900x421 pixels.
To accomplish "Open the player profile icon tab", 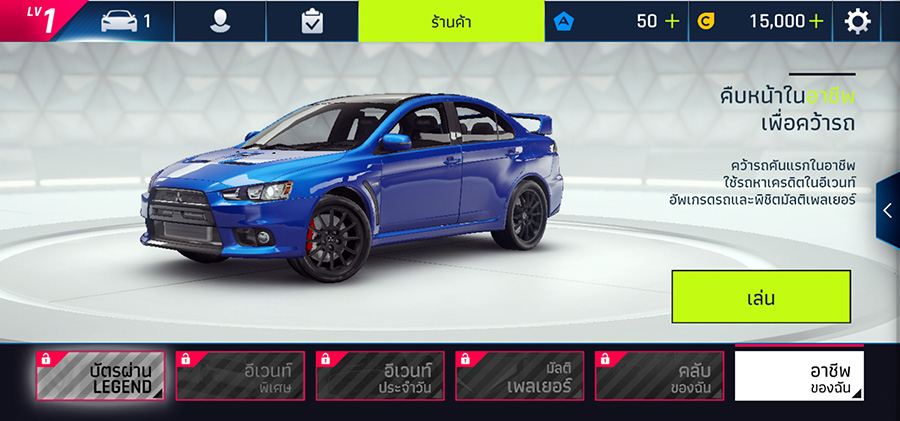I will tap(220, 21).
